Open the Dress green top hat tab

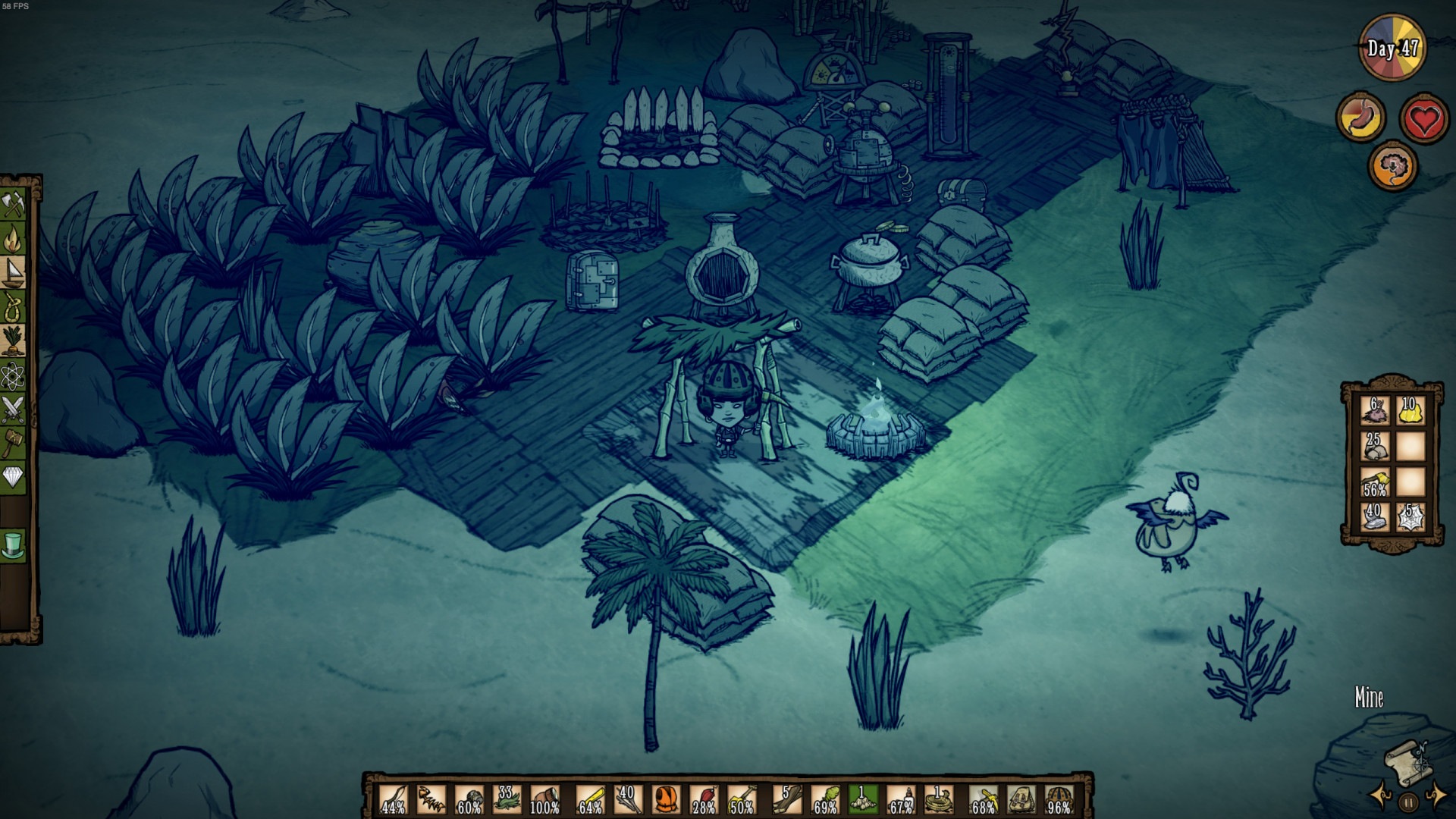tap(14, 544)
